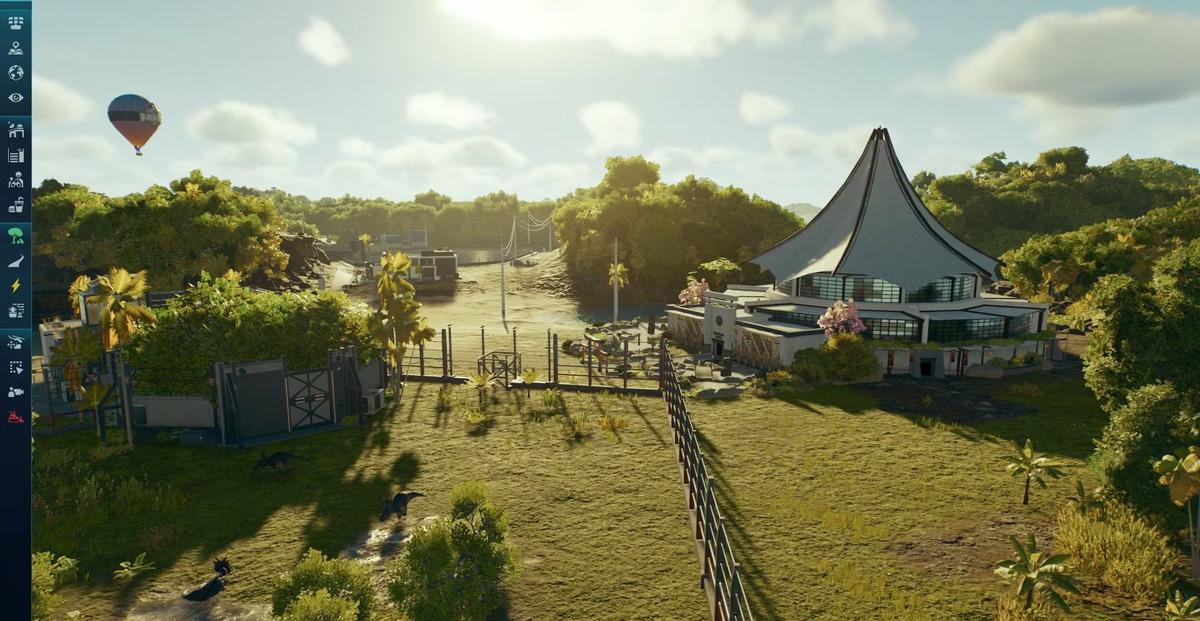This screenshot has height=621, width=1200.
Task: Select the path laying tool
Action: (15, 261)
